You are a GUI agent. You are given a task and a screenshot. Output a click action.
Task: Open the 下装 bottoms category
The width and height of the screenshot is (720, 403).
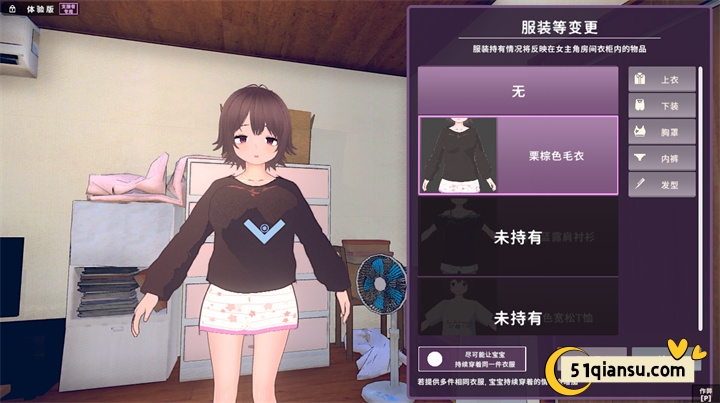pyautogui.click(x=662, y=104)
